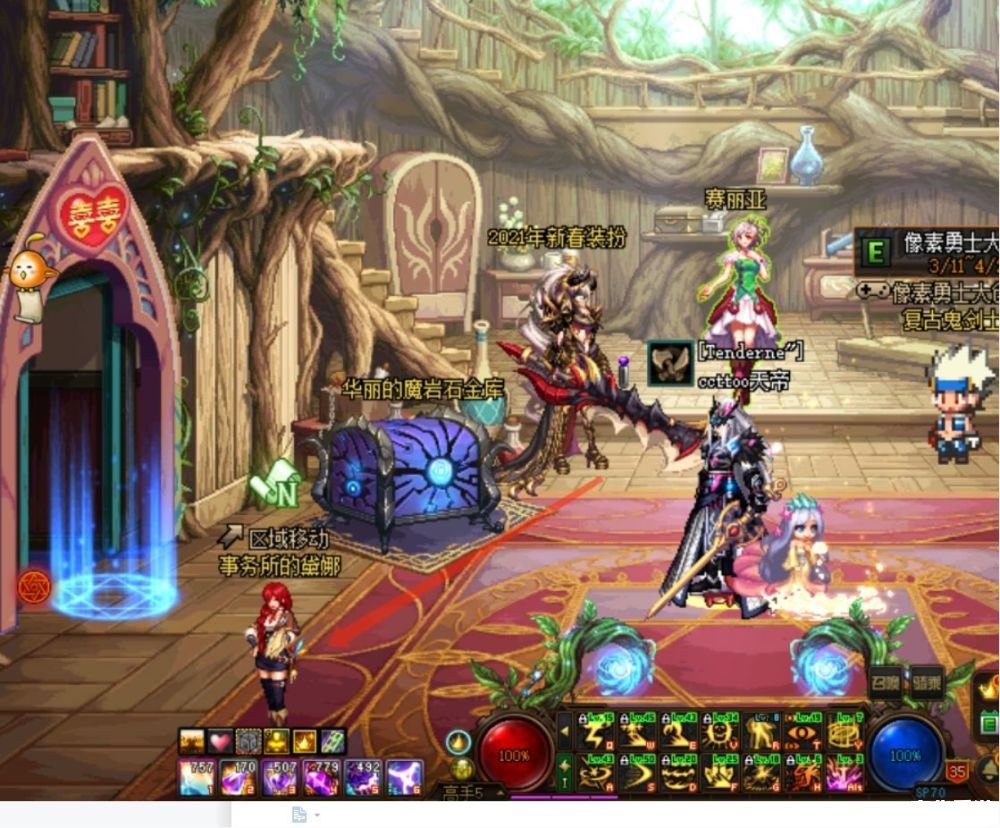Viewport: 1000px width, 828px height.
Task: Activate the skull skill on V
Action: coord(720,733)
